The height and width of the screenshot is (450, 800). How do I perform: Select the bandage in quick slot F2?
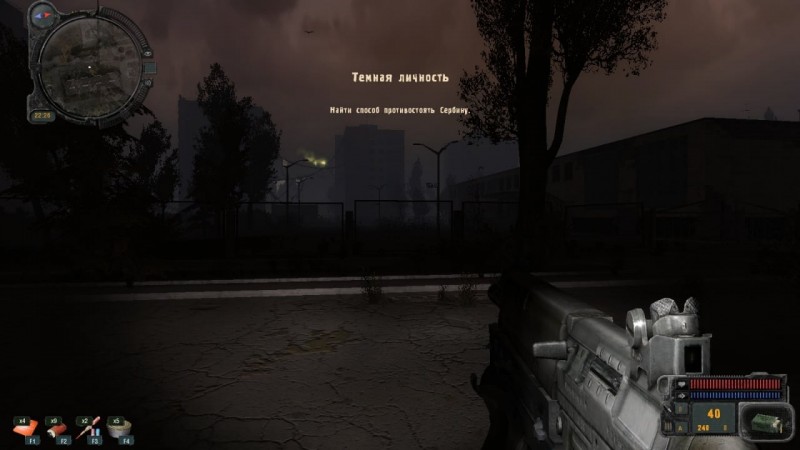(x=58, y=429)
